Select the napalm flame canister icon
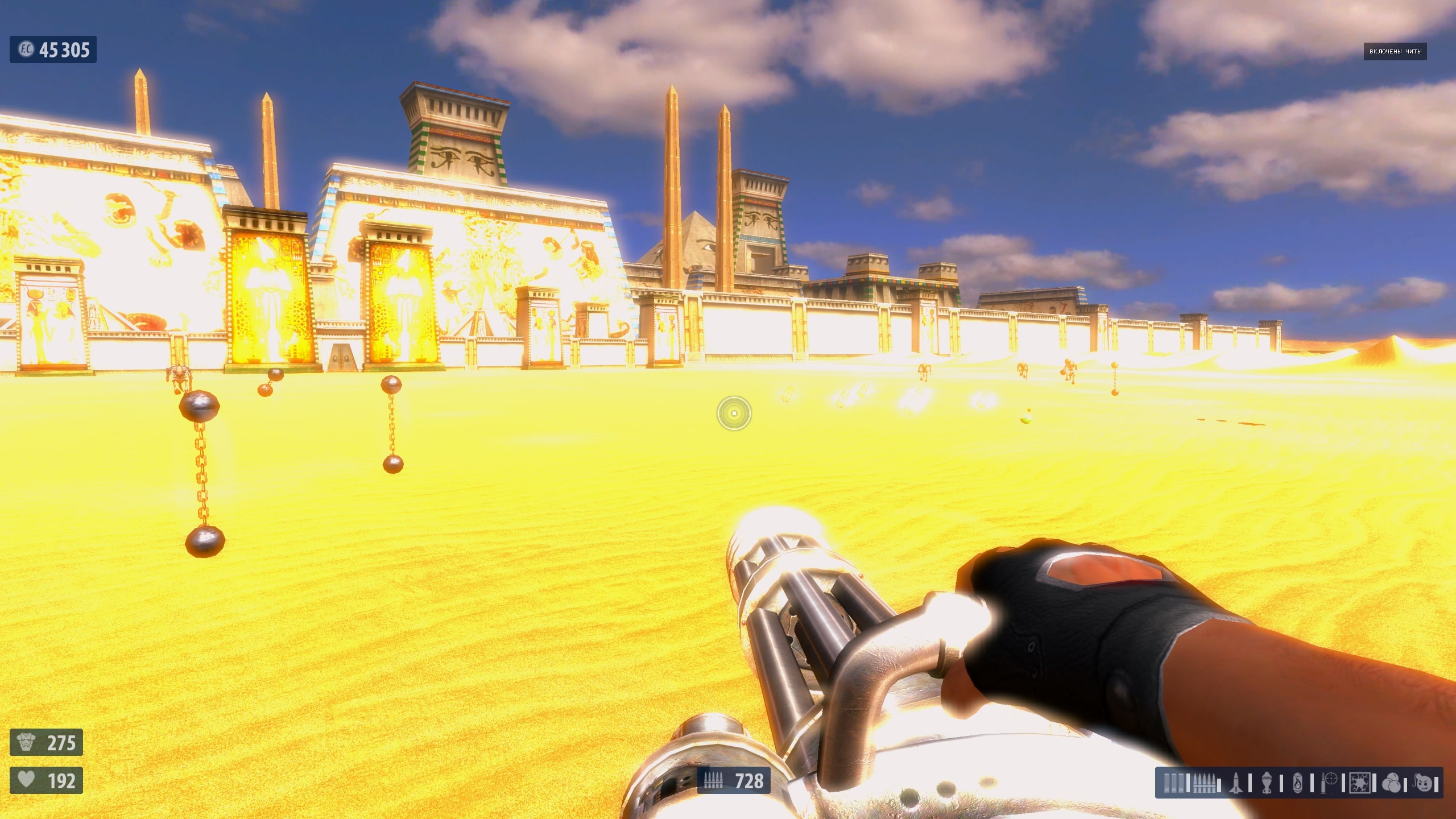 (1297, 783)
